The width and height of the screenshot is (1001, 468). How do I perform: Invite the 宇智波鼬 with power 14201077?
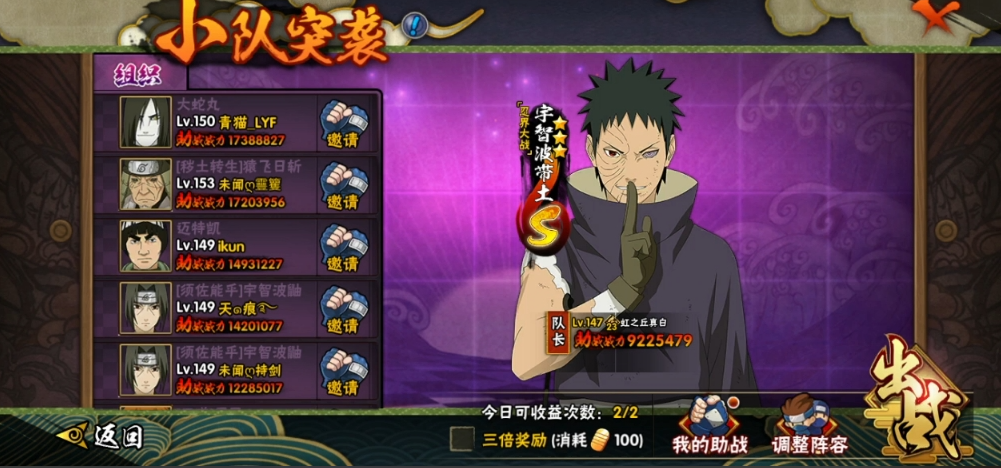(344, 309)
